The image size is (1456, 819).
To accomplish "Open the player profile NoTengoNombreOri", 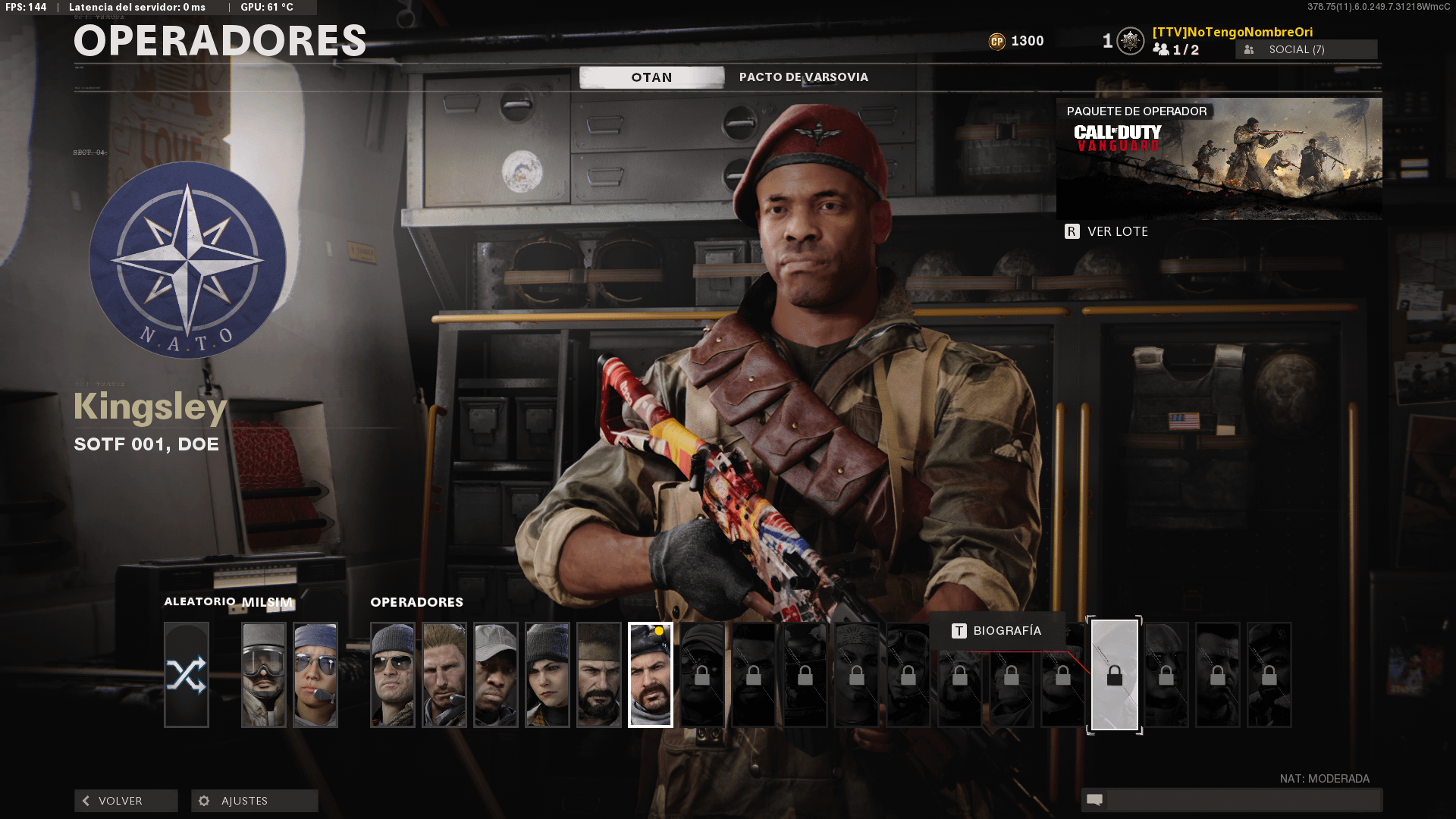I will pyautogui.click(x=1232, y=32).
